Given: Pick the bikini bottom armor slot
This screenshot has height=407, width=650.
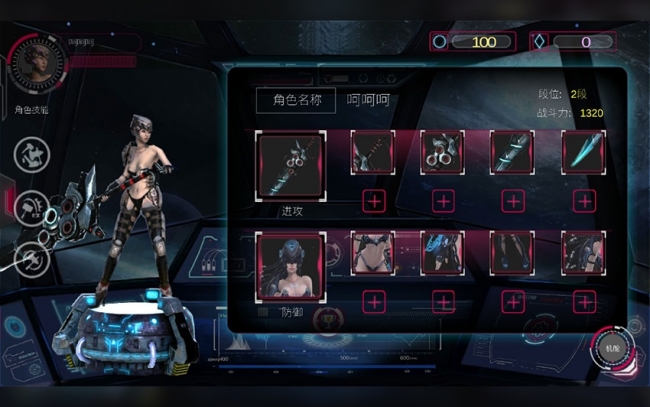Looking at the screenshot, I should 373,254.
